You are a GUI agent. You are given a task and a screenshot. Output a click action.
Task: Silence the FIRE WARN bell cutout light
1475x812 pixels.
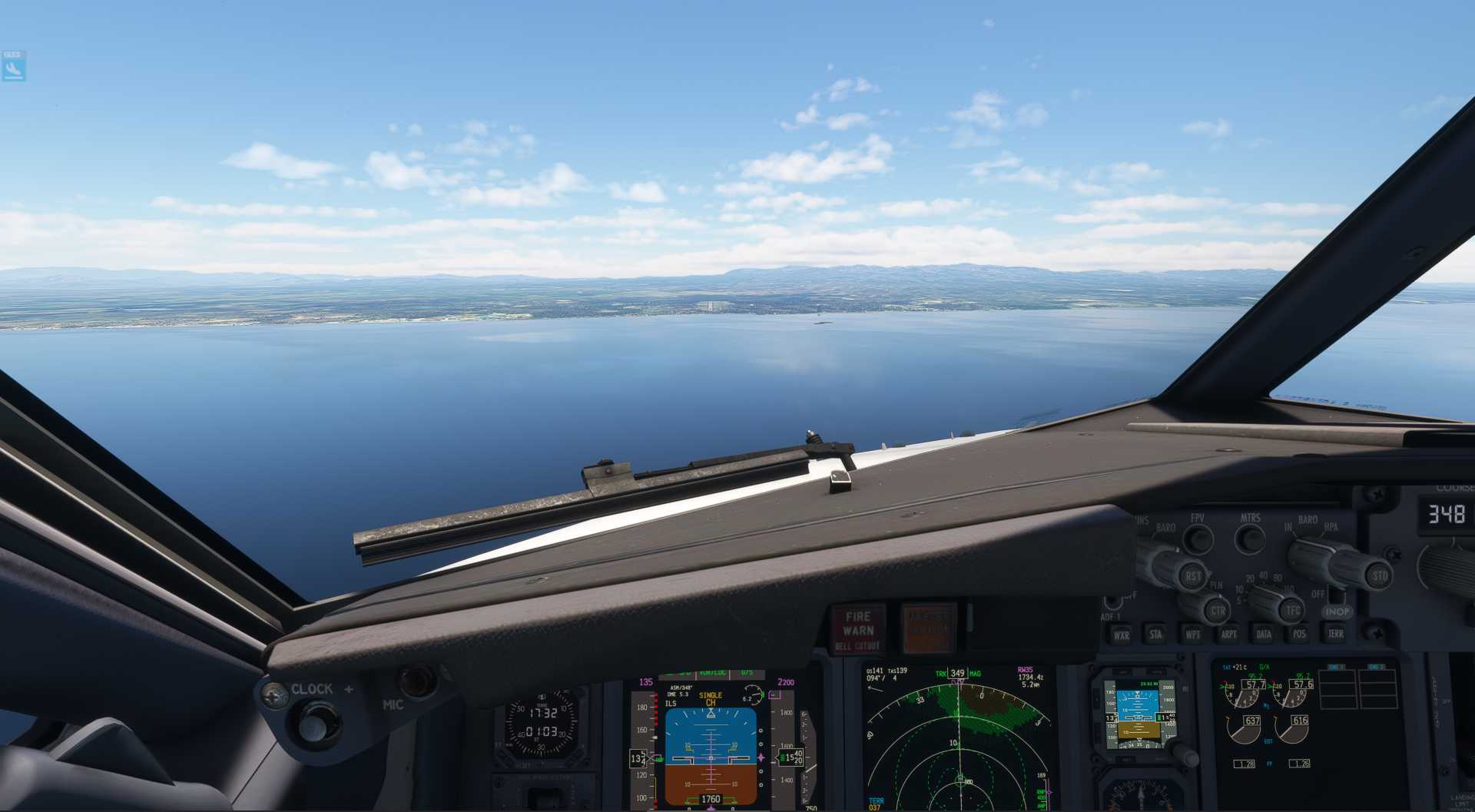click(858, 630)
